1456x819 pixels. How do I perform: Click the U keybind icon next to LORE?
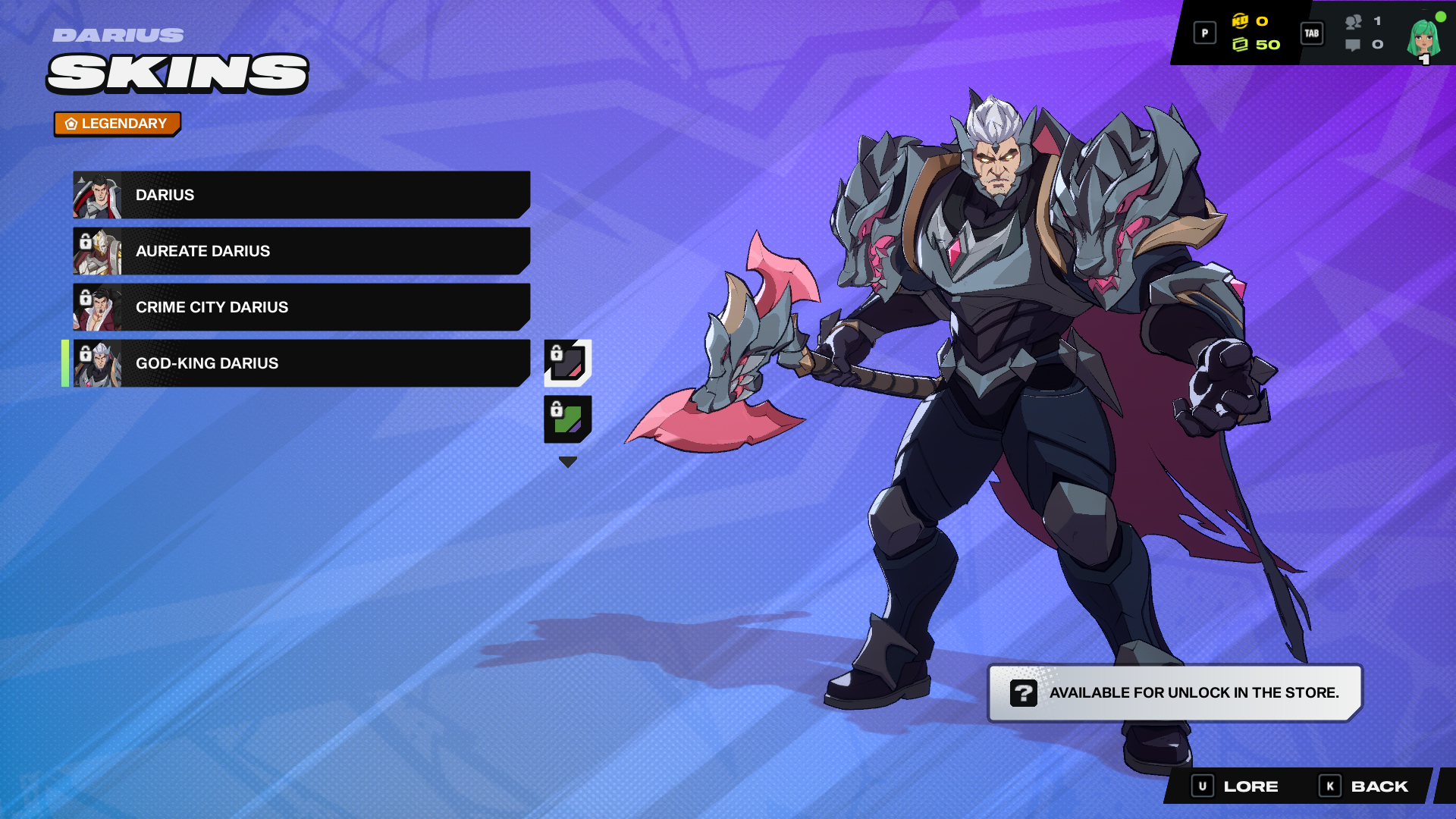click(x=1203, y=786)
